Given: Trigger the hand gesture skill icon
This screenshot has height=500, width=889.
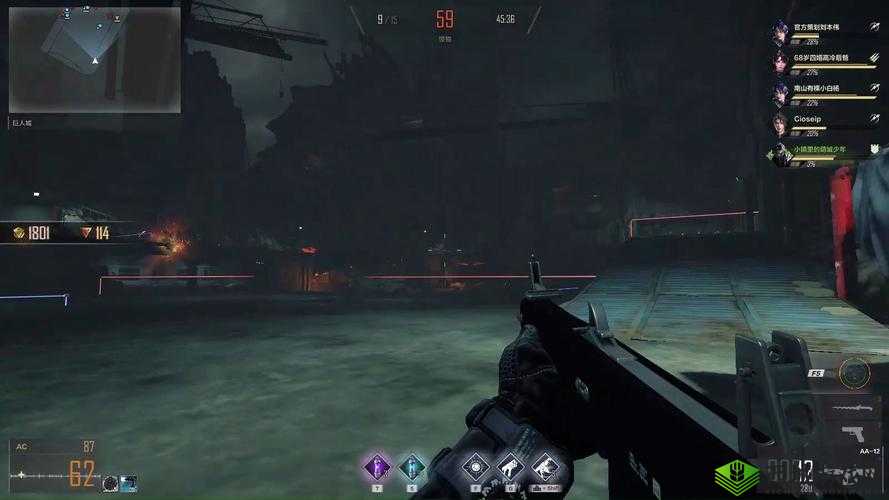Looking at the screenshot, I should (511, 467).
